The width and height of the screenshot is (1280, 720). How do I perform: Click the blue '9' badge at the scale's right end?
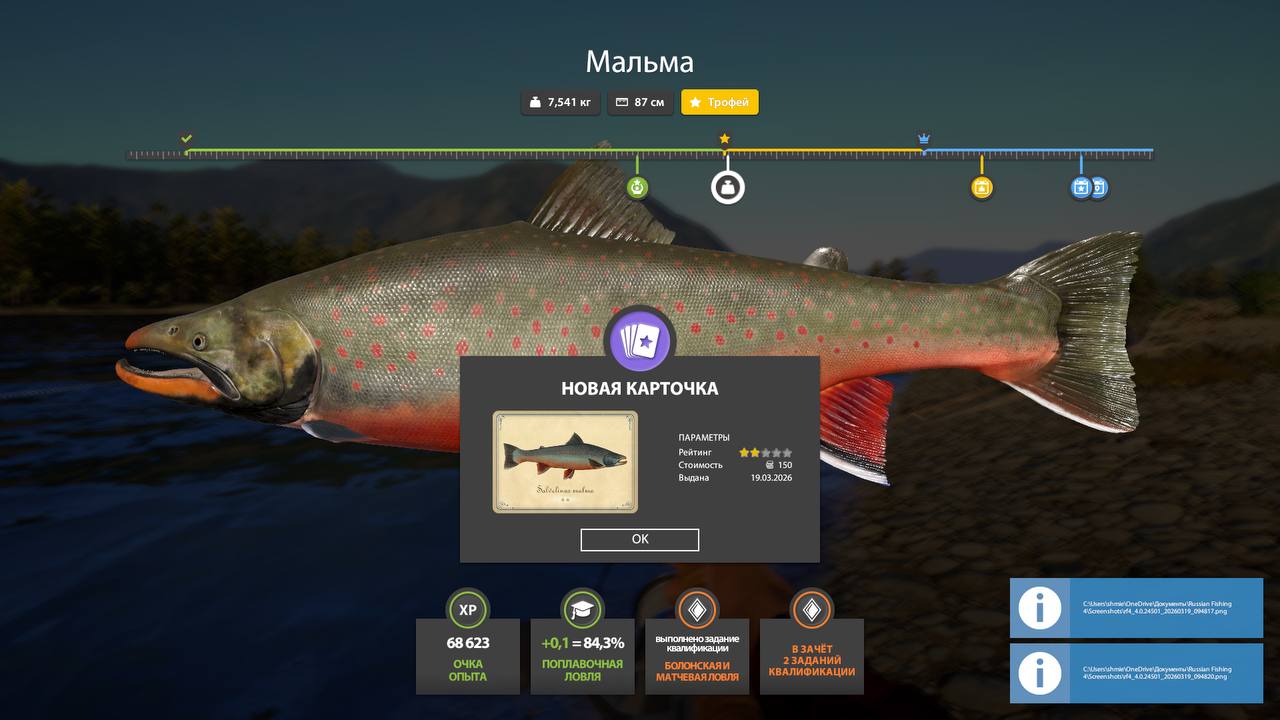[x=1101, y=186]
